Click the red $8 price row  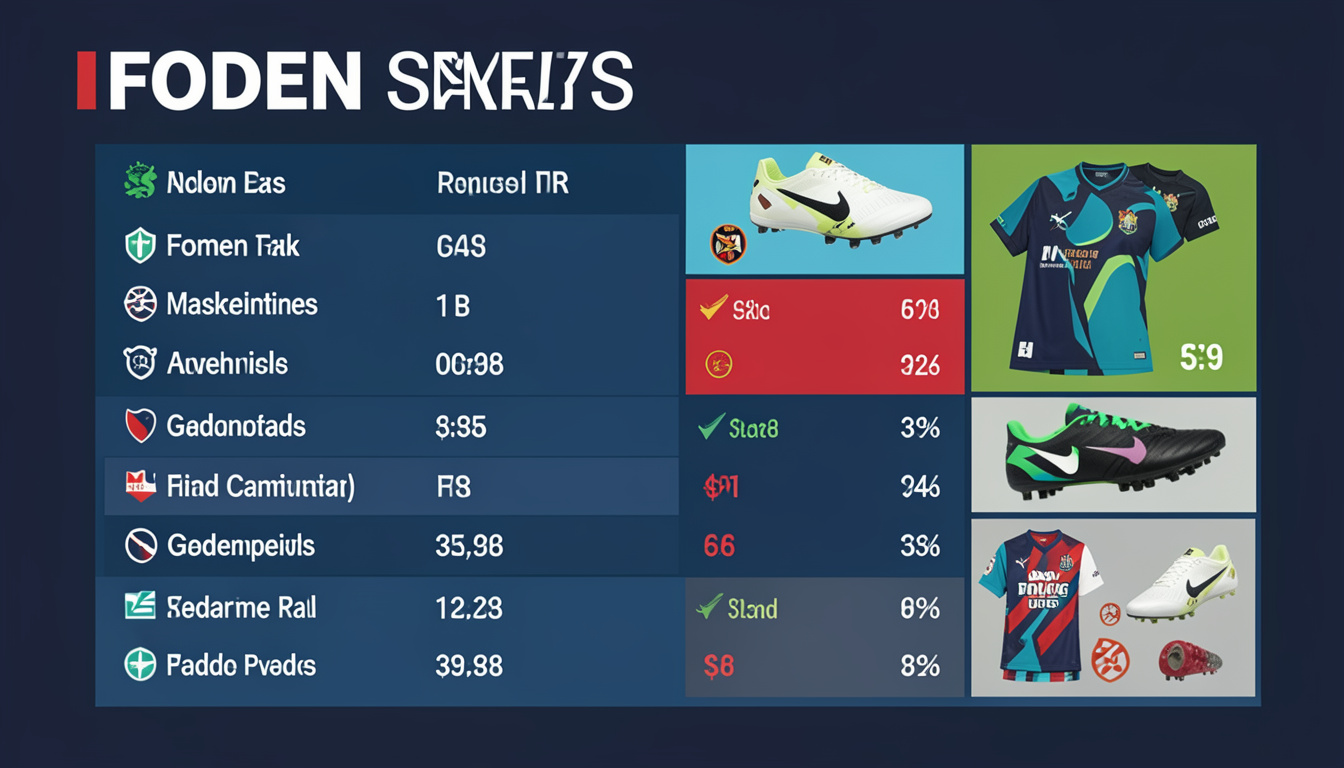(x=824, y=666)
